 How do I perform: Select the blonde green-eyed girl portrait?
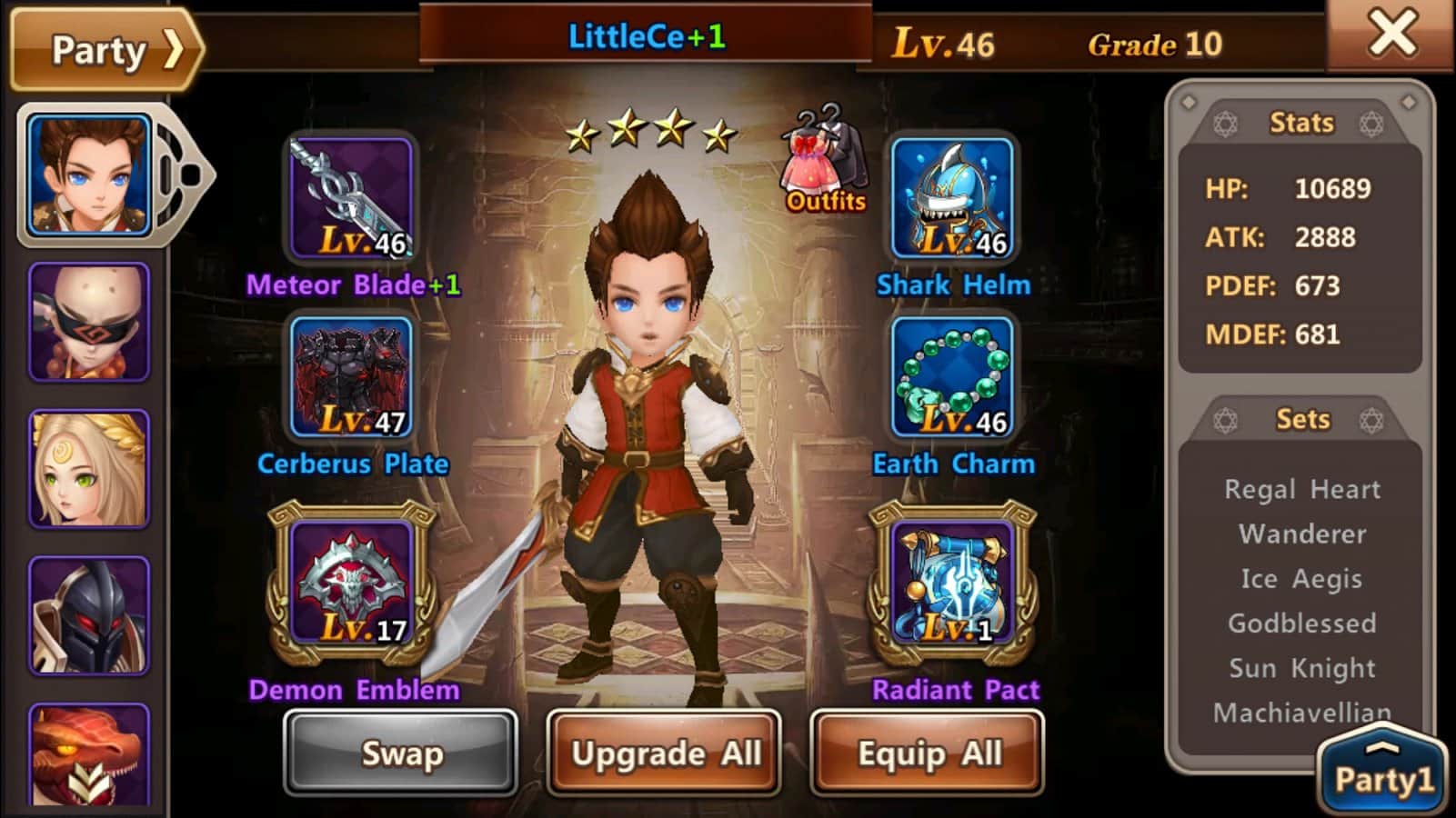coord(89,469)
